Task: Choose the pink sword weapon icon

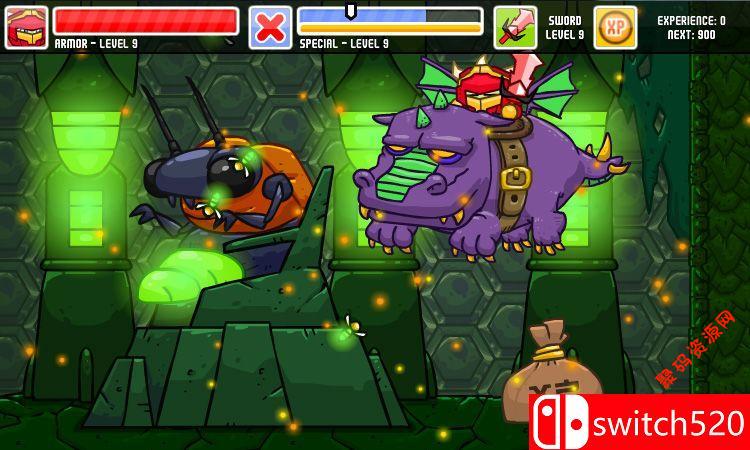Action: [x=515, y=27]
